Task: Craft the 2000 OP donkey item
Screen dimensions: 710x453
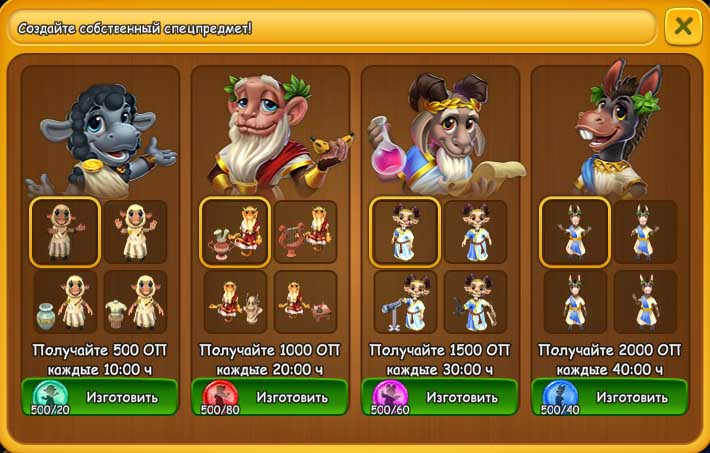Action: pyautogui.click(x=610, y=397)
